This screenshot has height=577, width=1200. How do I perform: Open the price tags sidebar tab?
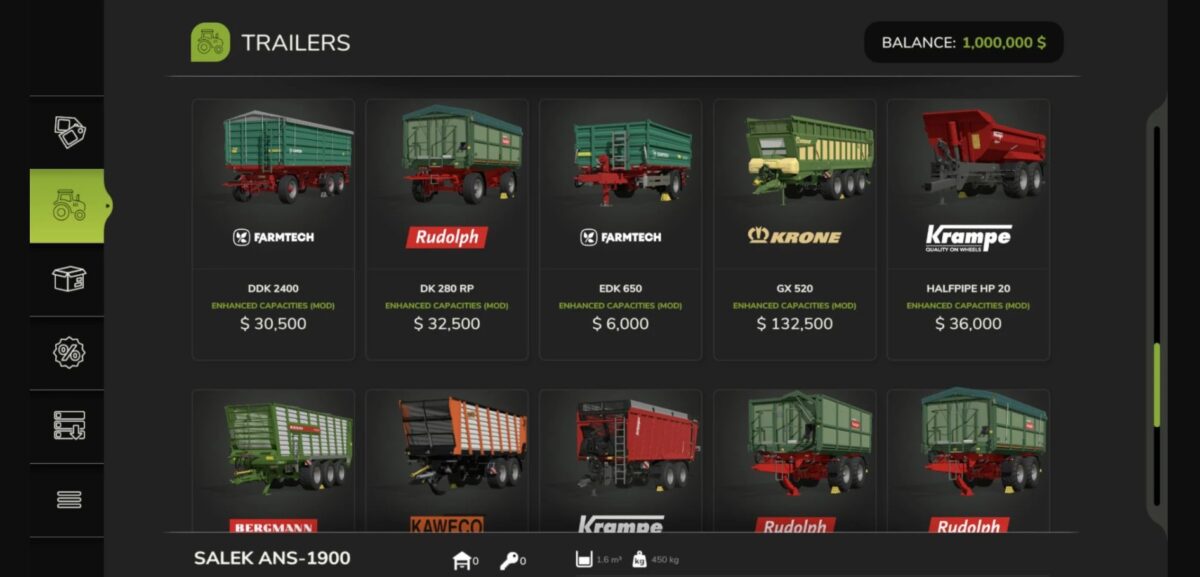coord(69,132)
